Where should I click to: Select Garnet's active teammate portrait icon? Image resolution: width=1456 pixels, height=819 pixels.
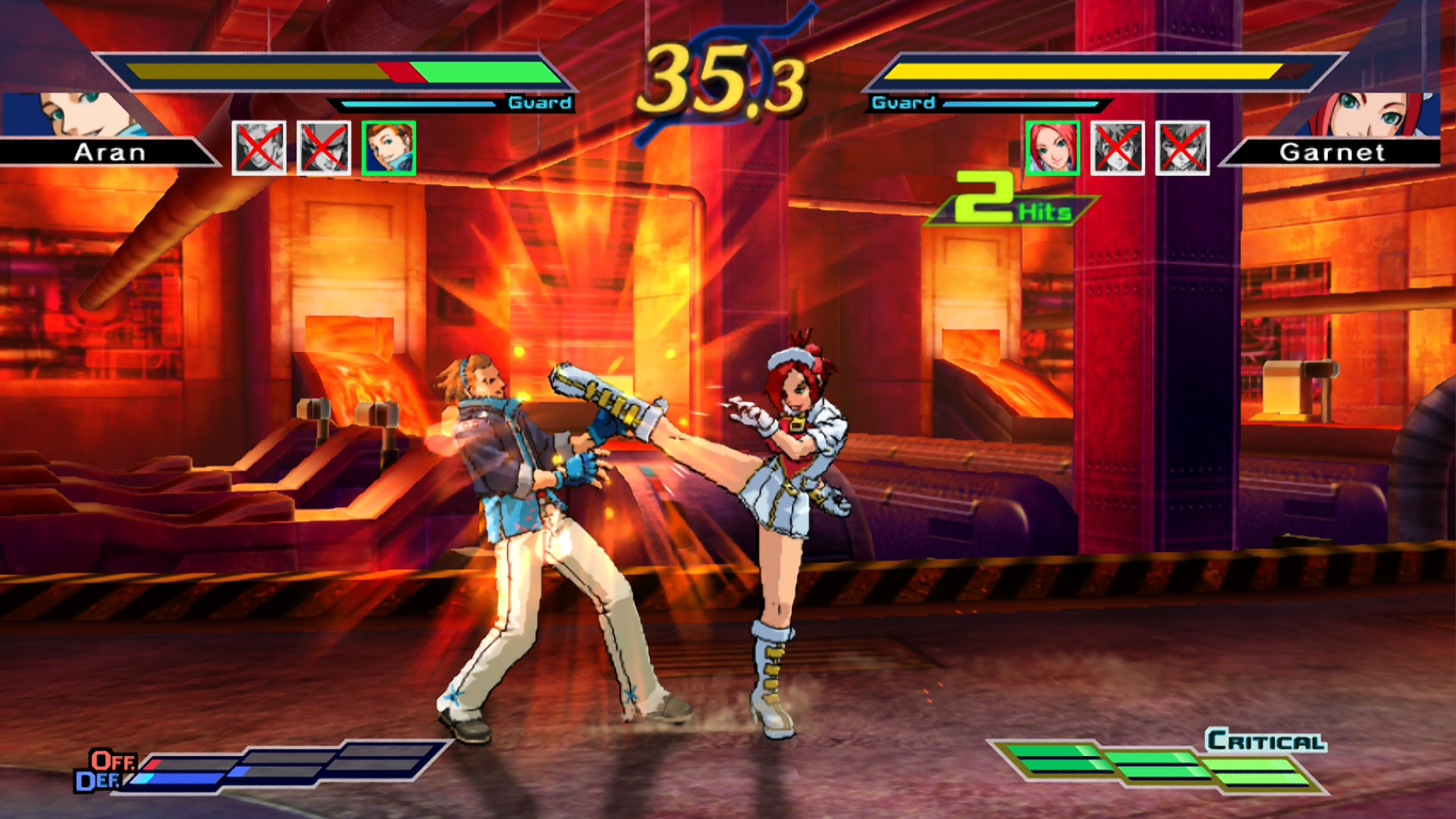[1053, 146]
